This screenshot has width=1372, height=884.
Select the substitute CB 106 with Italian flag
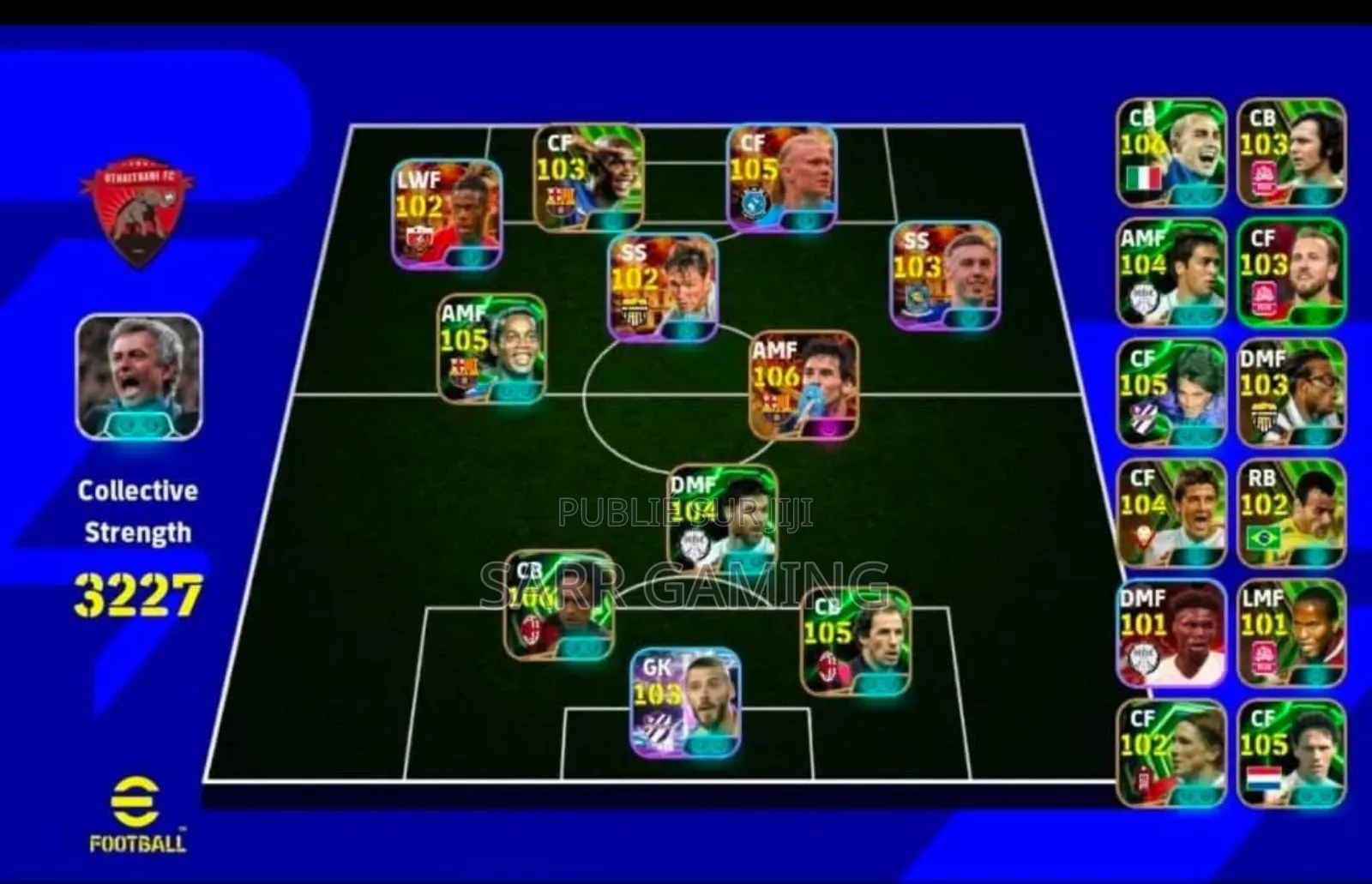(1171, 153)
